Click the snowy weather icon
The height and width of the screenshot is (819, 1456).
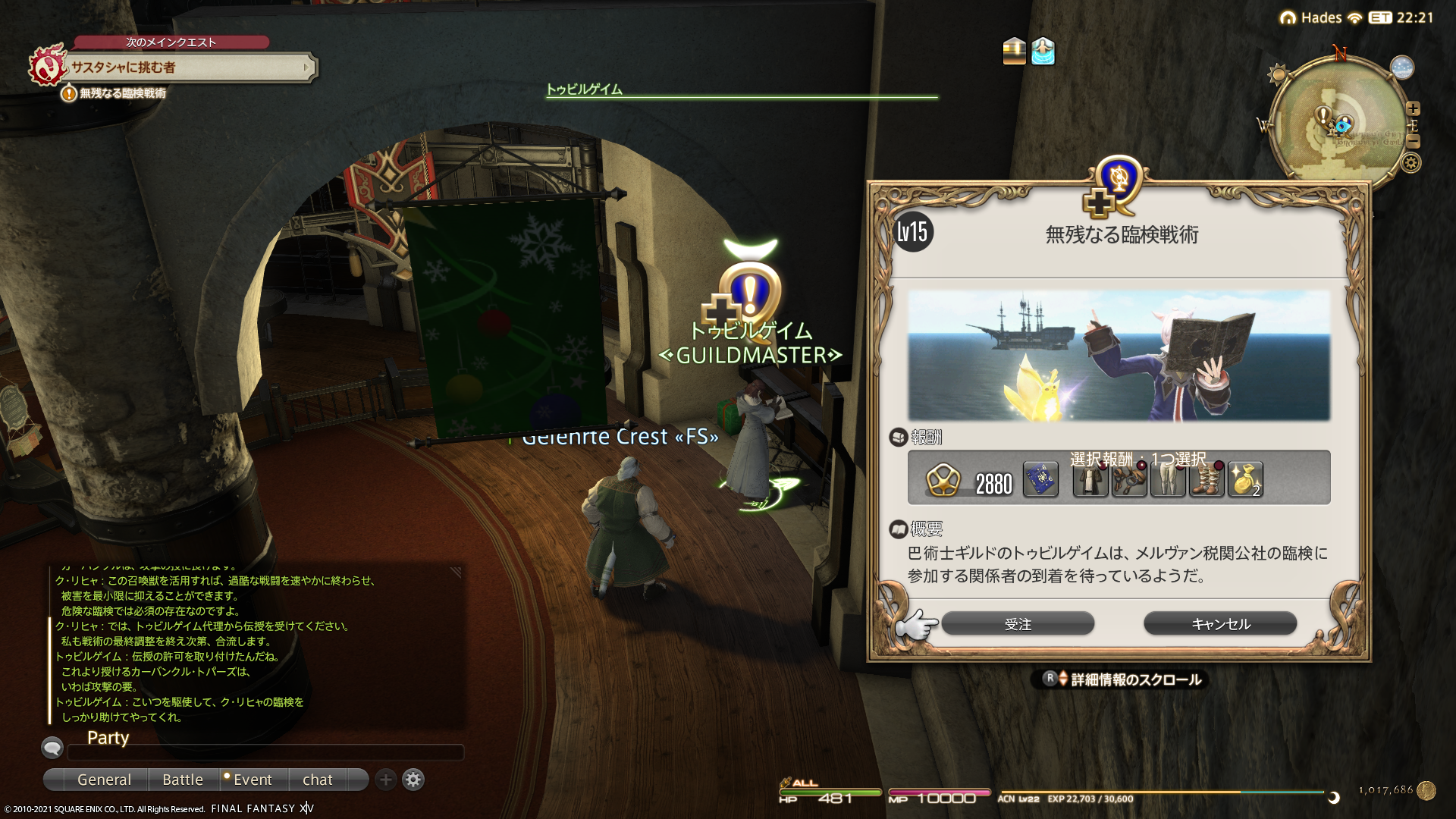coord(1402,67)
